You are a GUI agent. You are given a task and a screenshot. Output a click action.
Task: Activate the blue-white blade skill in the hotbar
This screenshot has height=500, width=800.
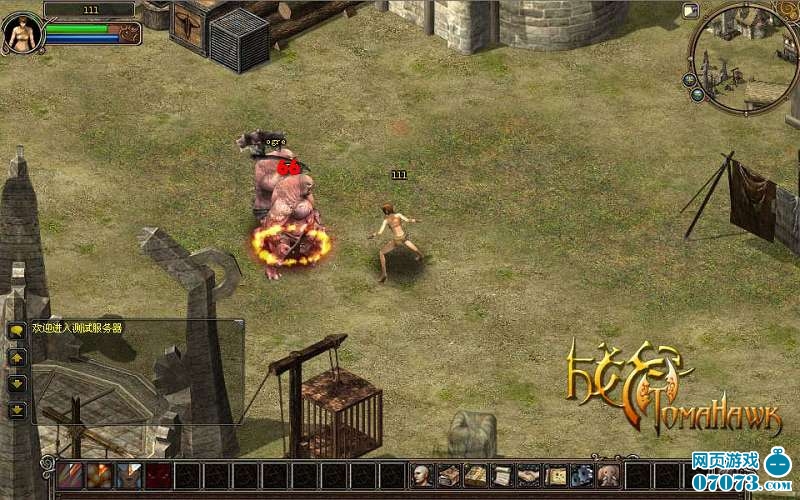[x=128, y=476]
